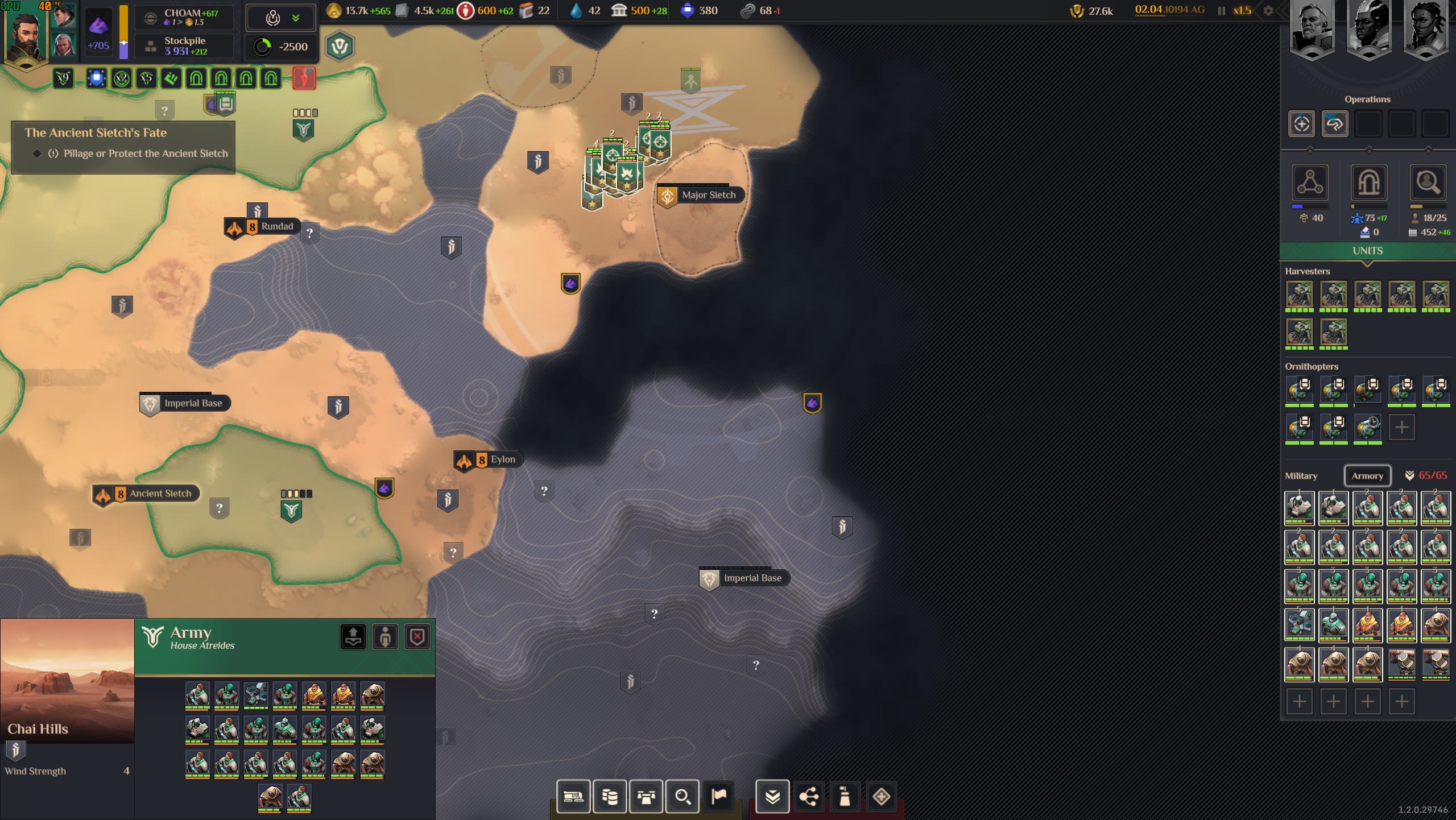The height and width of the screenshot is (820, 1456).
Task: Open the recruit agent plus icon under Operations
Action: coord(1302,123)
